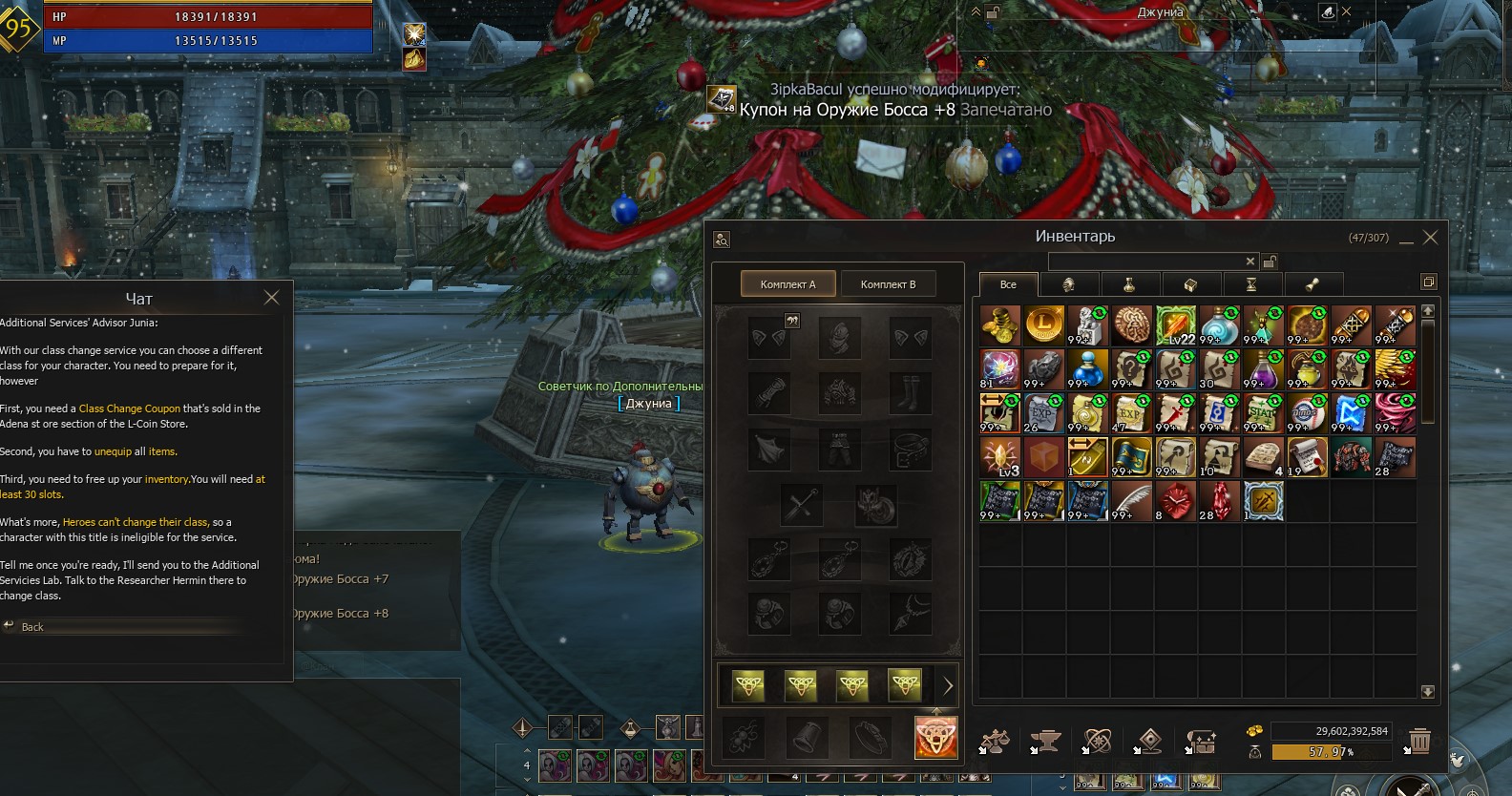Viewport: 1512px width, 796px height.
Task: Switch to Комплект B equipment set
Action: pos(888,284)
